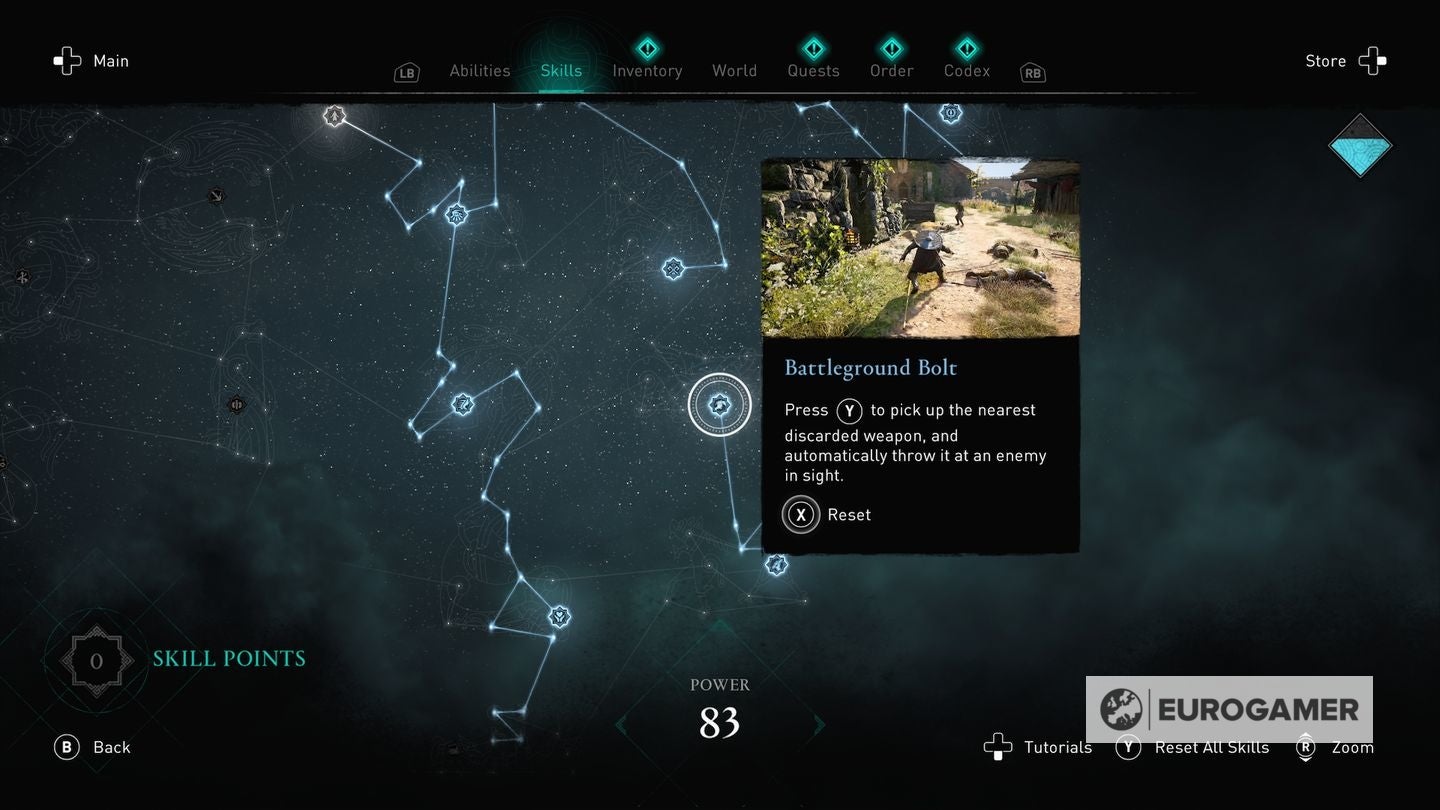Switch to the Order tab
This screenshot has height=810, width=1440.
pos(891,71)
